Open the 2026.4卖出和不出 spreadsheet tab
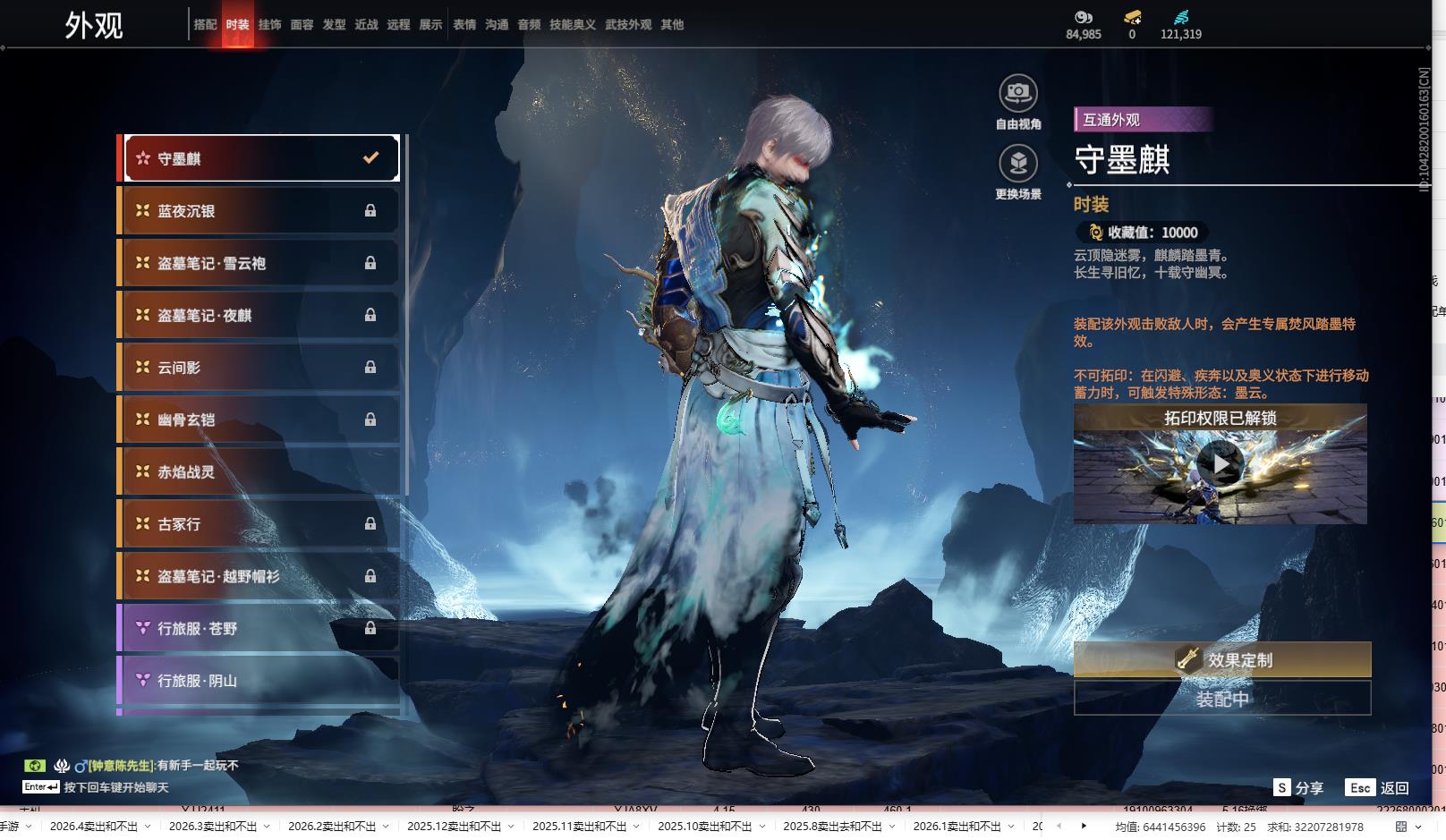The width and height of the screenshot is (1446, 840). (94, 827)
